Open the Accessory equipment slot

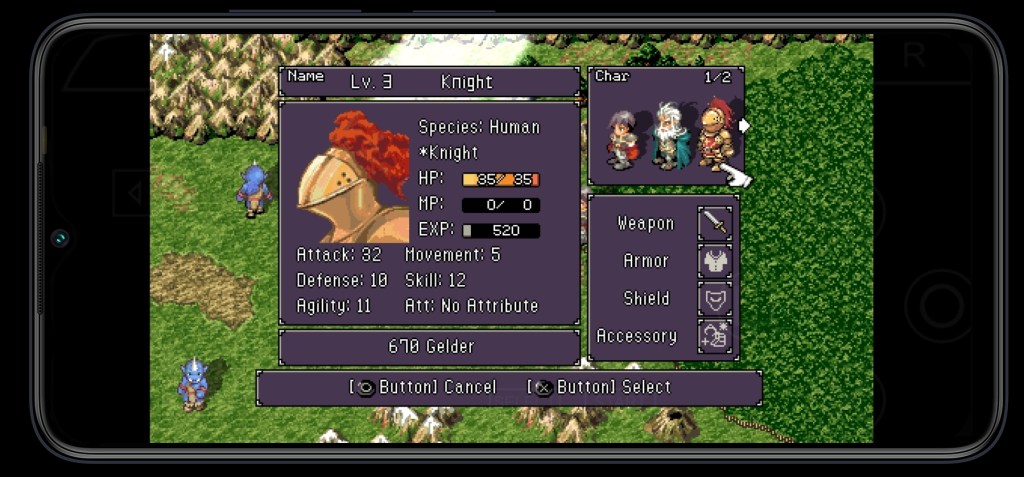click(715, 337)
